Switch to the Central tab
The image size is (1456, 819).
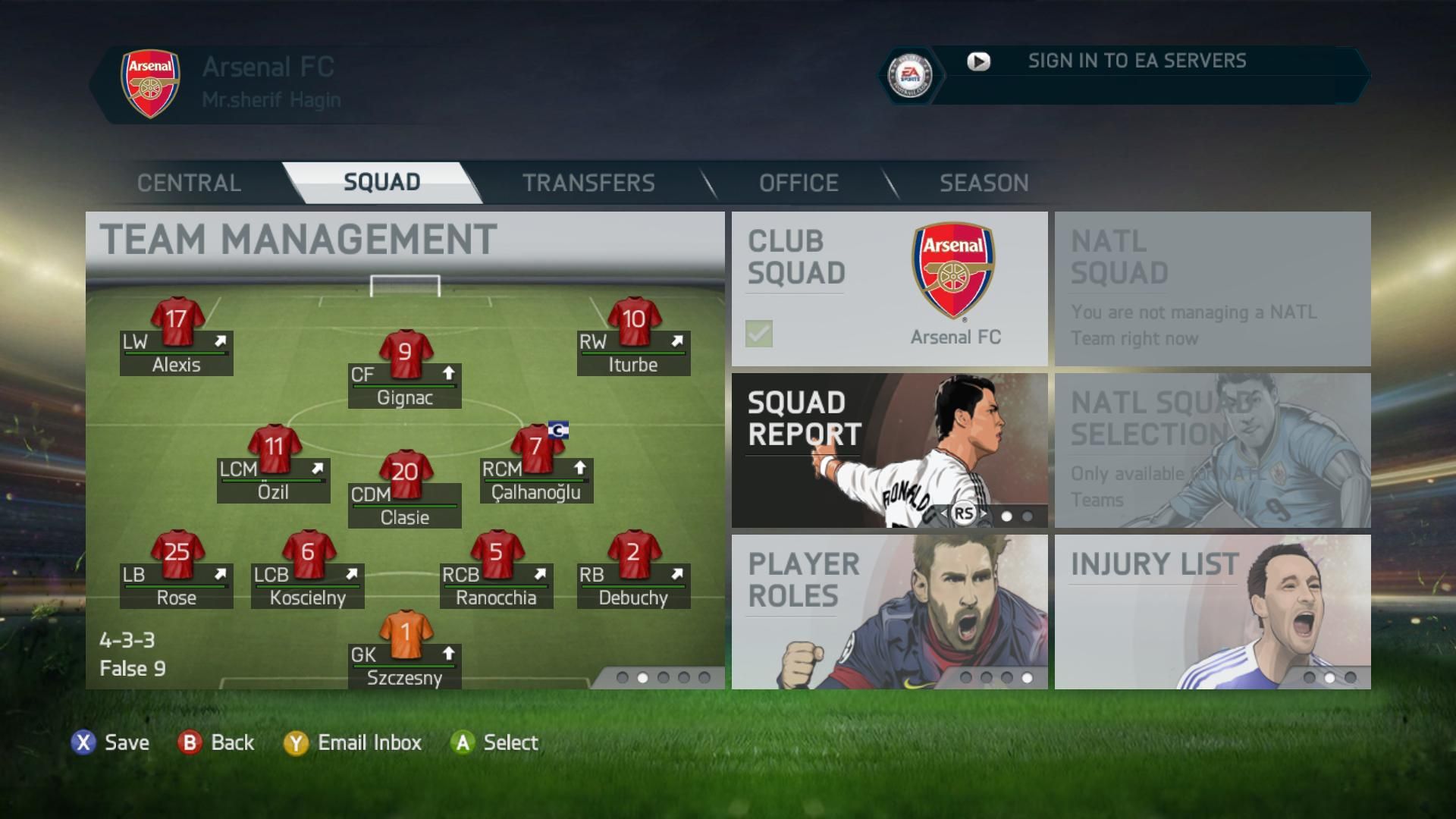[189, 183]
